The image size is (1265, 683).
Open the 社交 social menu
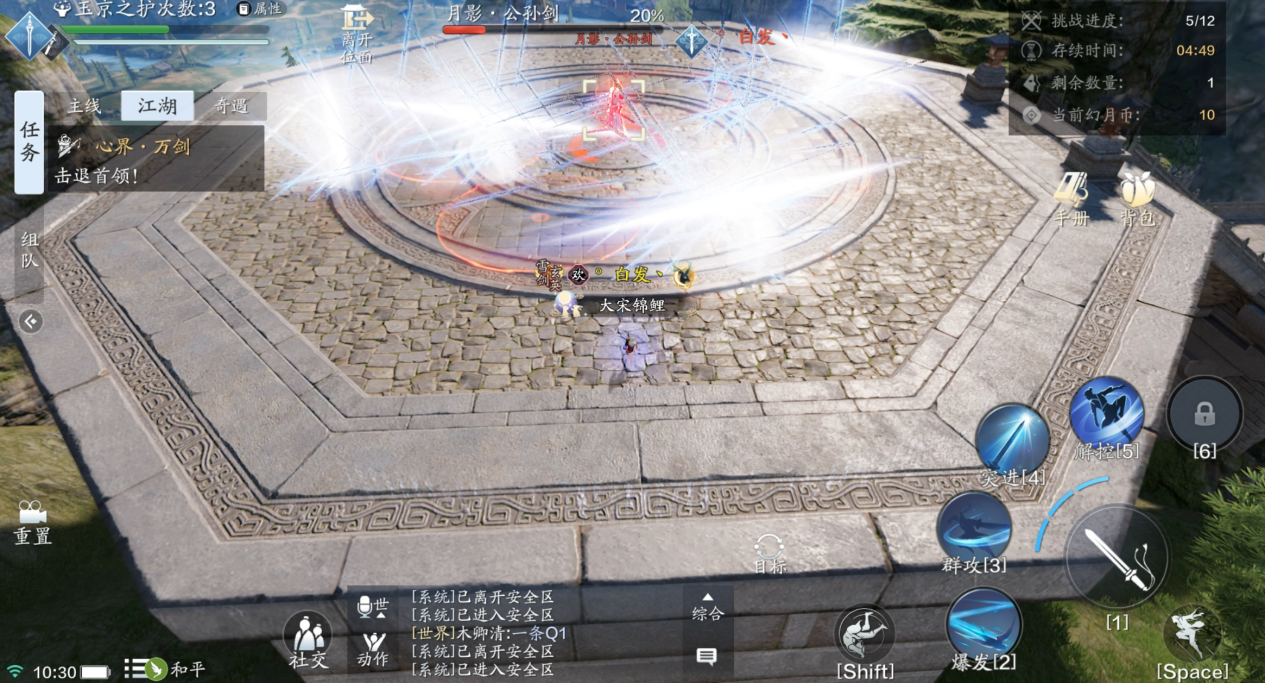tap(307, 639)
